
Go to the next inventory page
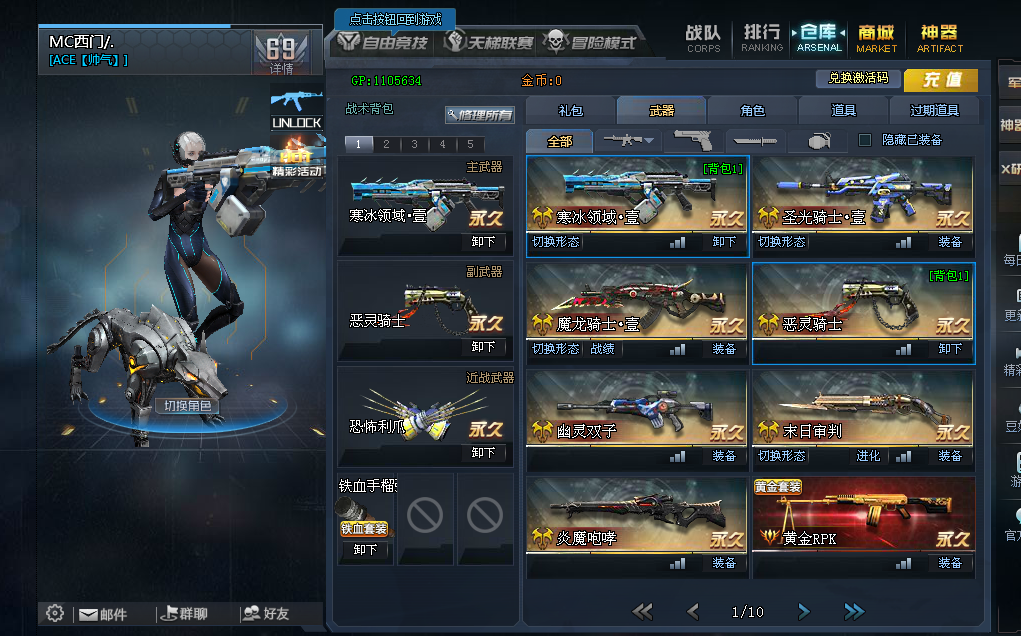point(803,611)
